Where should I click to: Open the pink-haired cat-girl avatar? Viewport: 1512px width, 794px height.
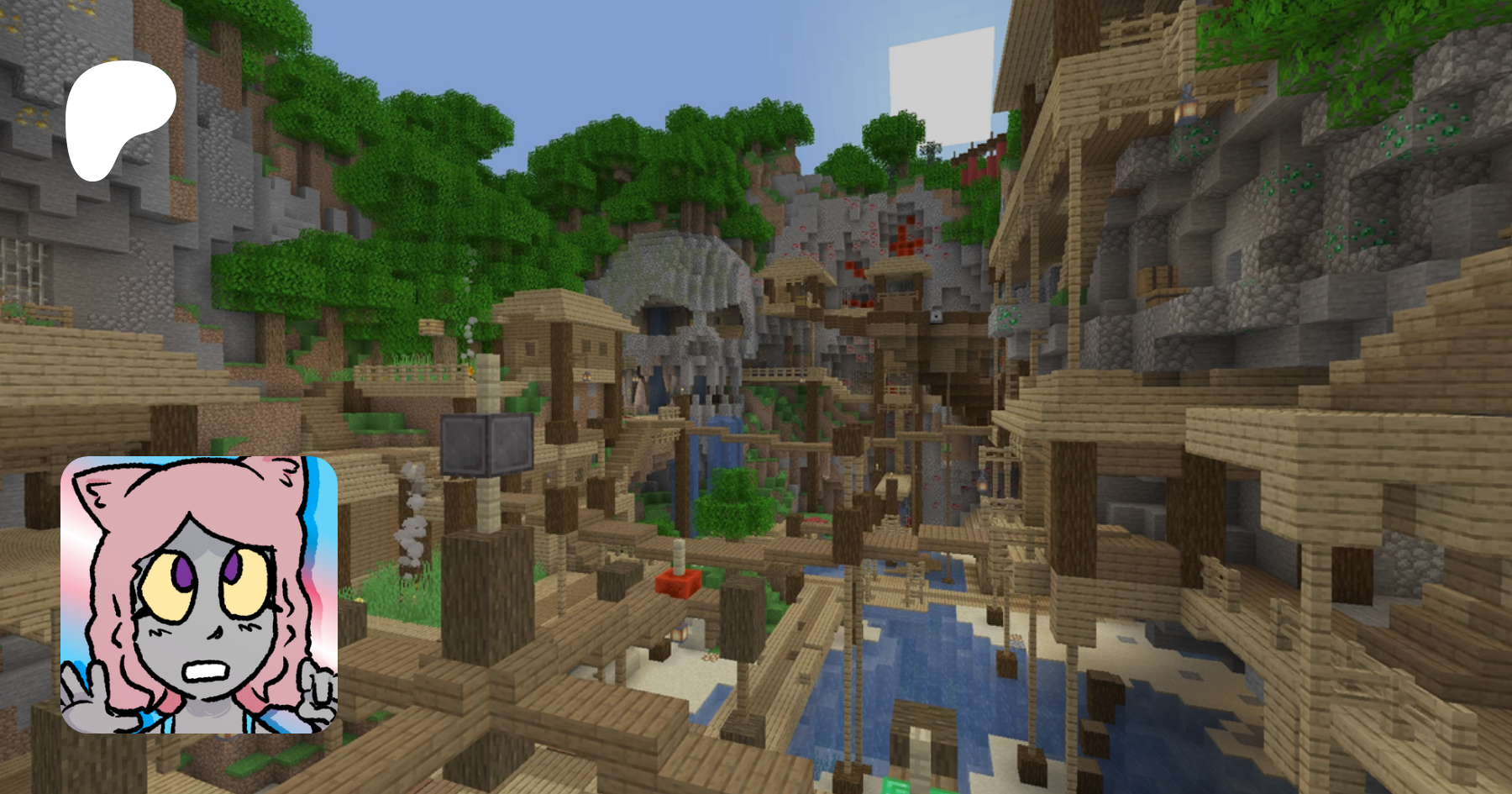pos(199,595)
